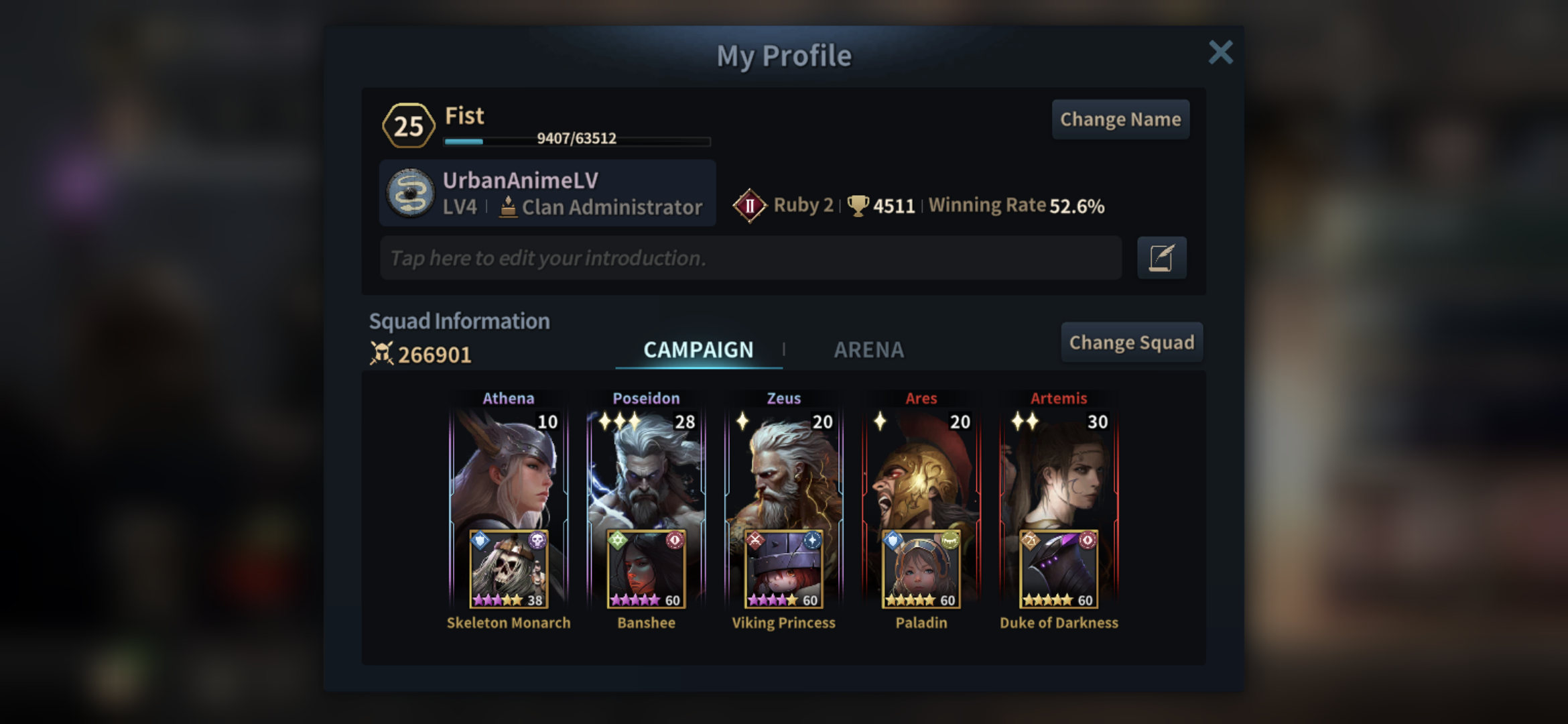Select the Athena hero card
1568x724 pixels.
click(x=509, y=469)
